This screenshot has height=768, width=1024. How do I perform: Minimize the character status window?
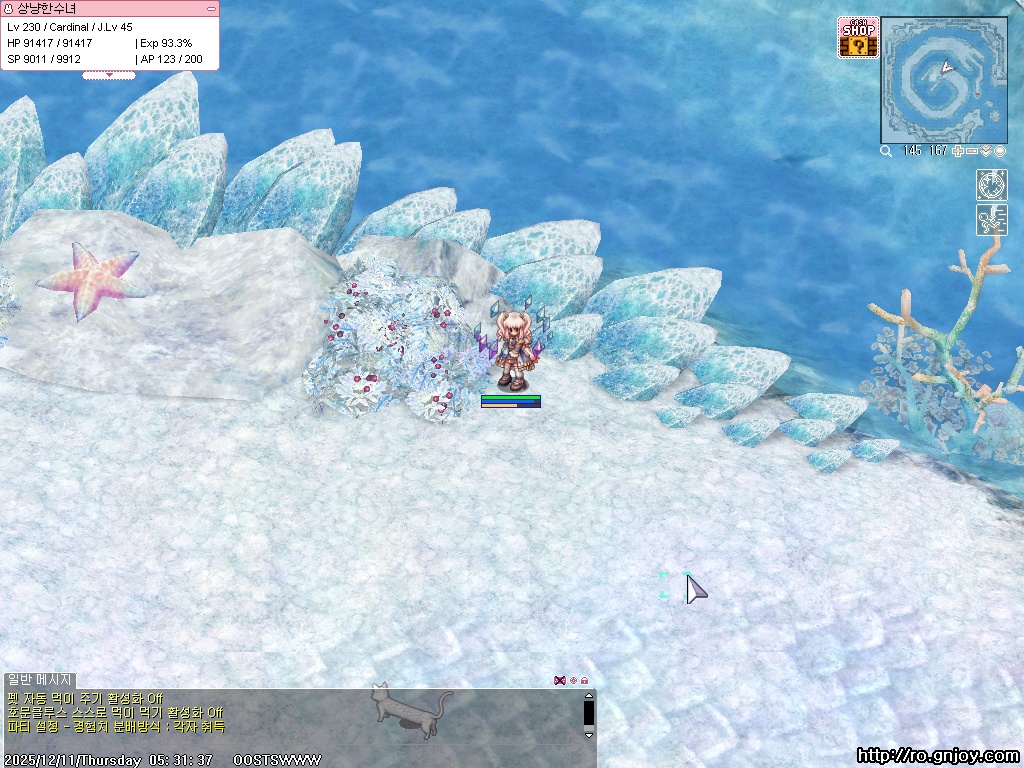[x=211, y=8]
